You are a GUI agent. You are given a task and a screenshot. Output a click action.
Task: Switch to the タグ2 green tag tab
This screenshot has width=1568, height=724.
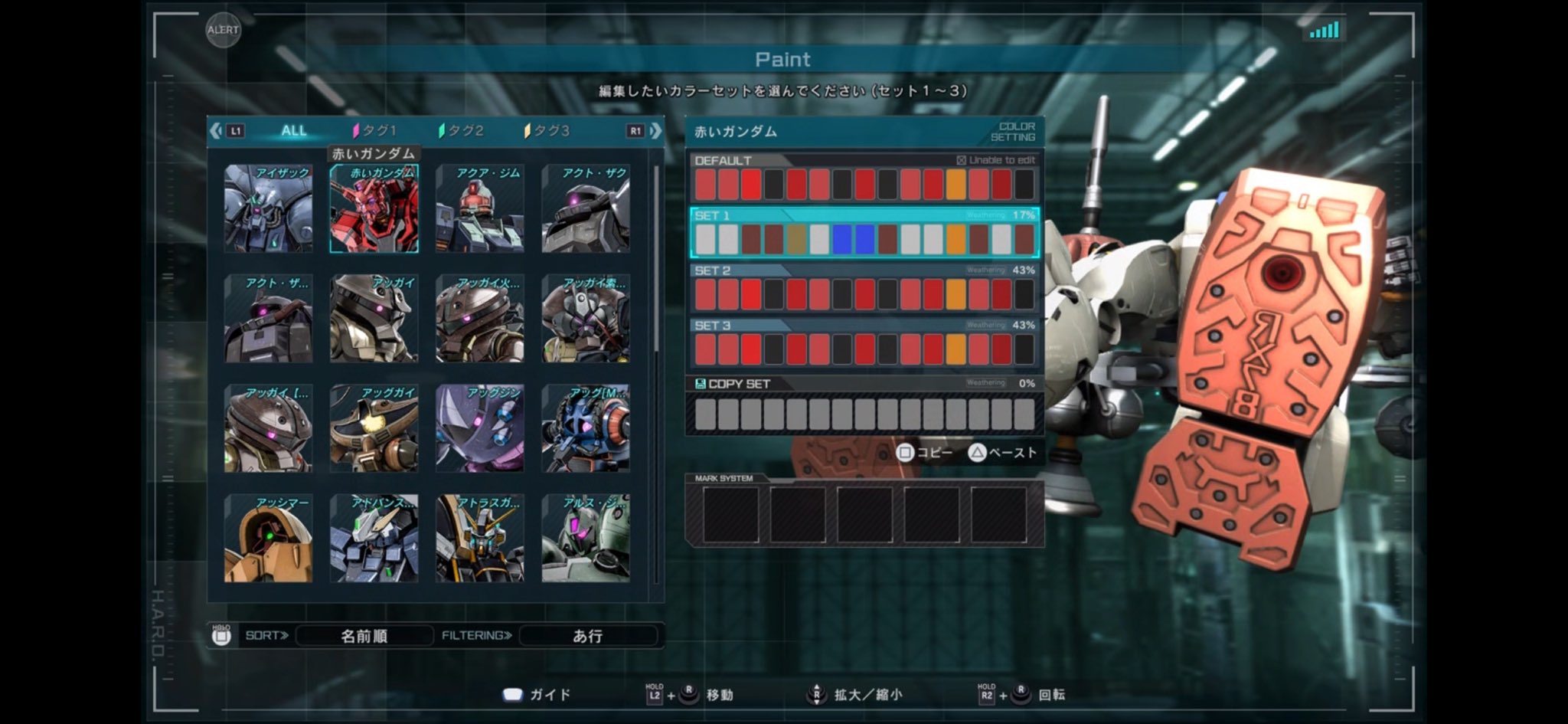pyautogui.click(x=462, y=131)
